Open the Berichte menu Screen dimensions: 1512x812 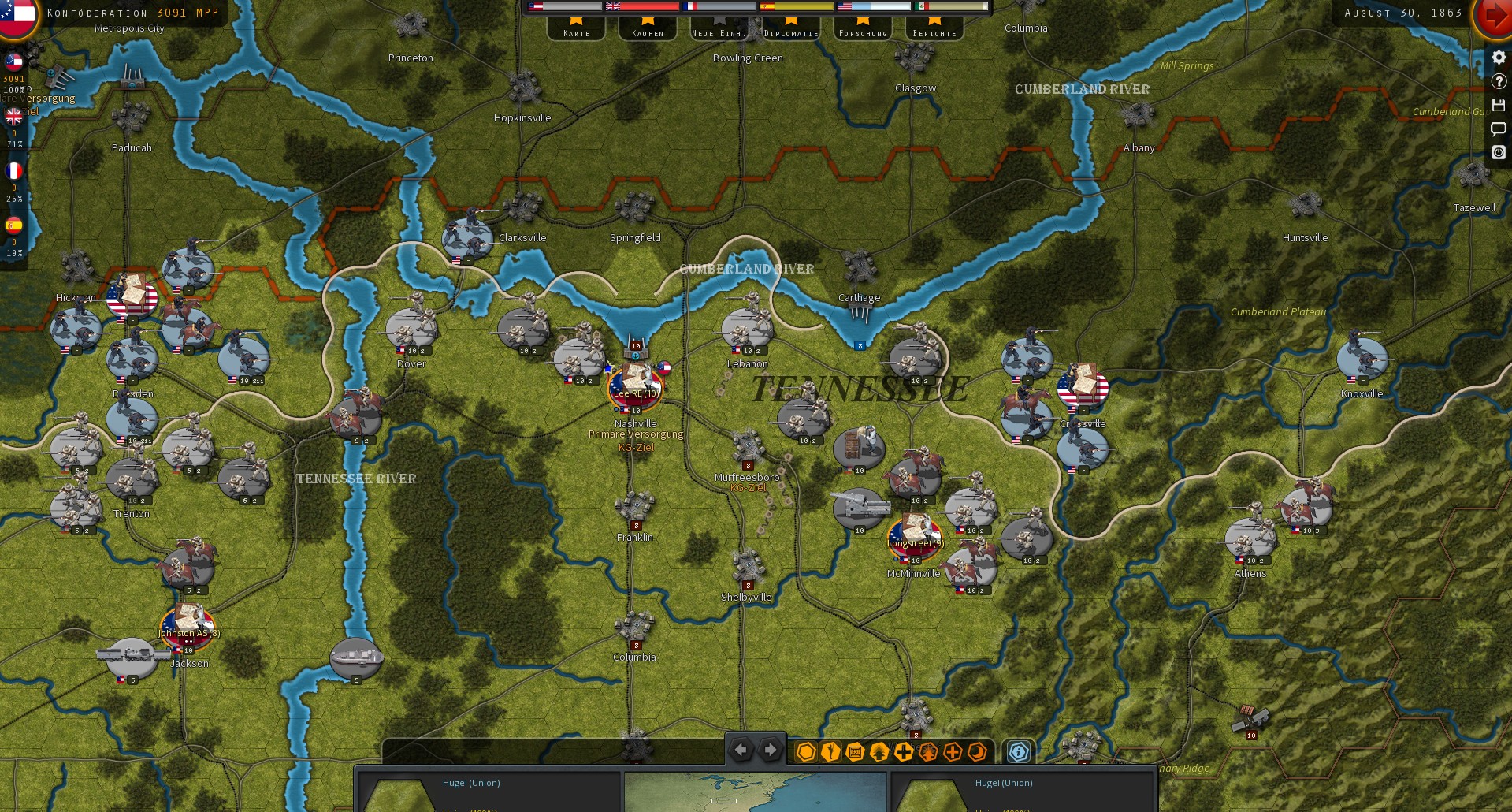pyautogui.click(x=934, y=33)
